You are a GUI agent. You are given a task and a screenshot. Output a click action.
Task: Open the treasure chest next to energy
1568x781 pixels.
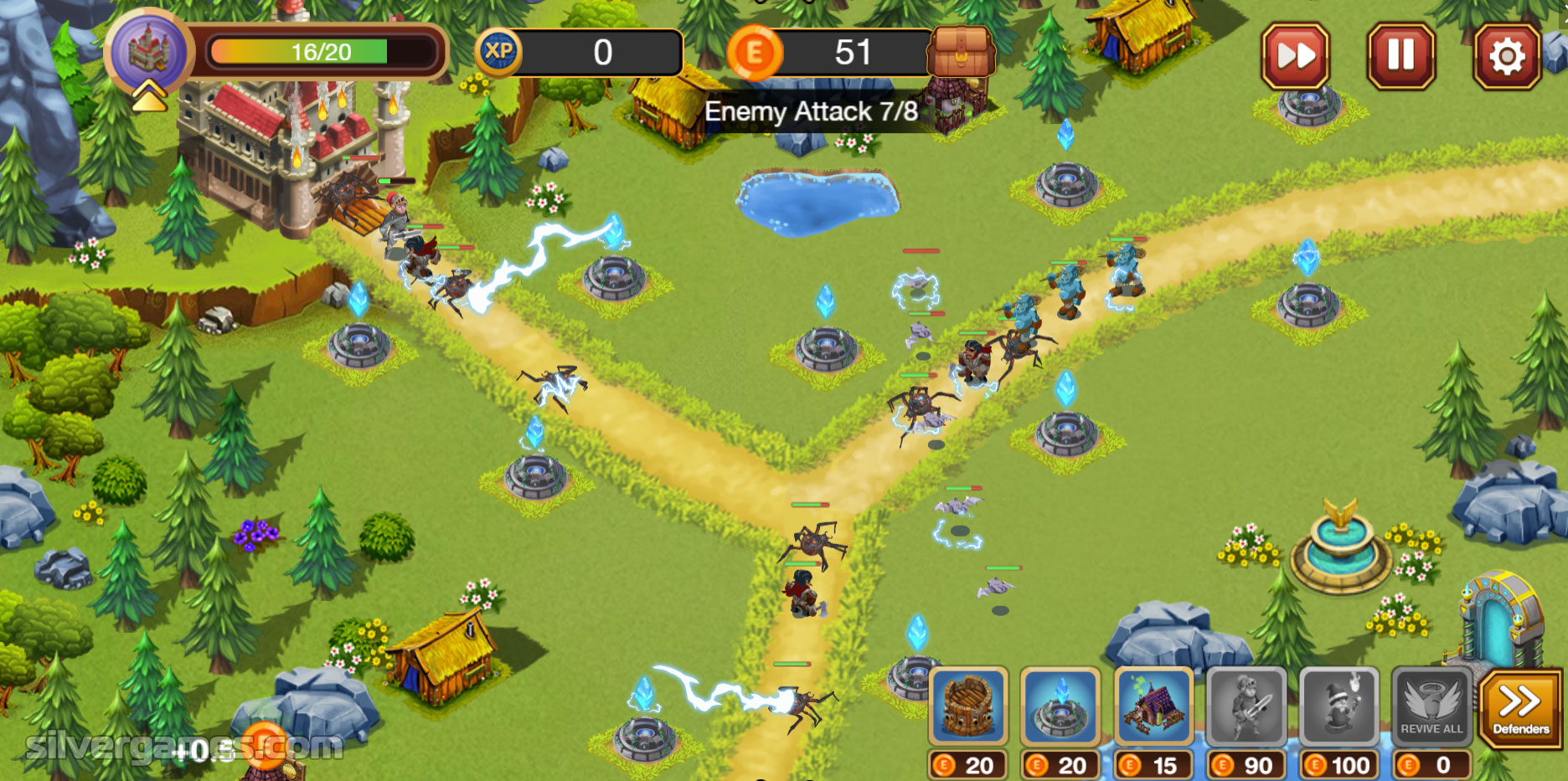click(x=961, y=52)
